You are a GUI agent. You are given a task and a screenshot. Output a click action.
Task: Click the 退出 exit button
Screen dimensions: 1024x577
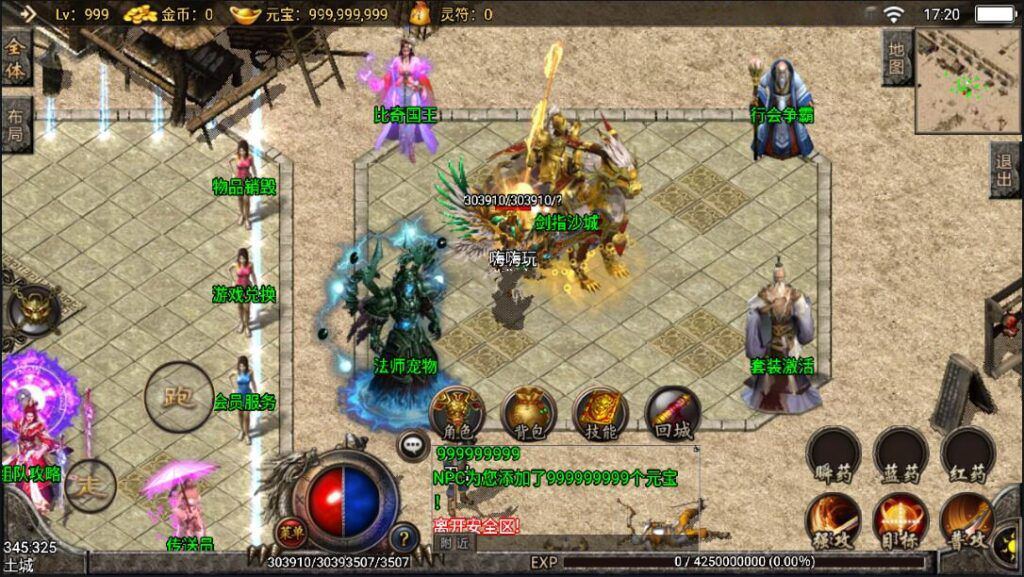click(1004, 170)
